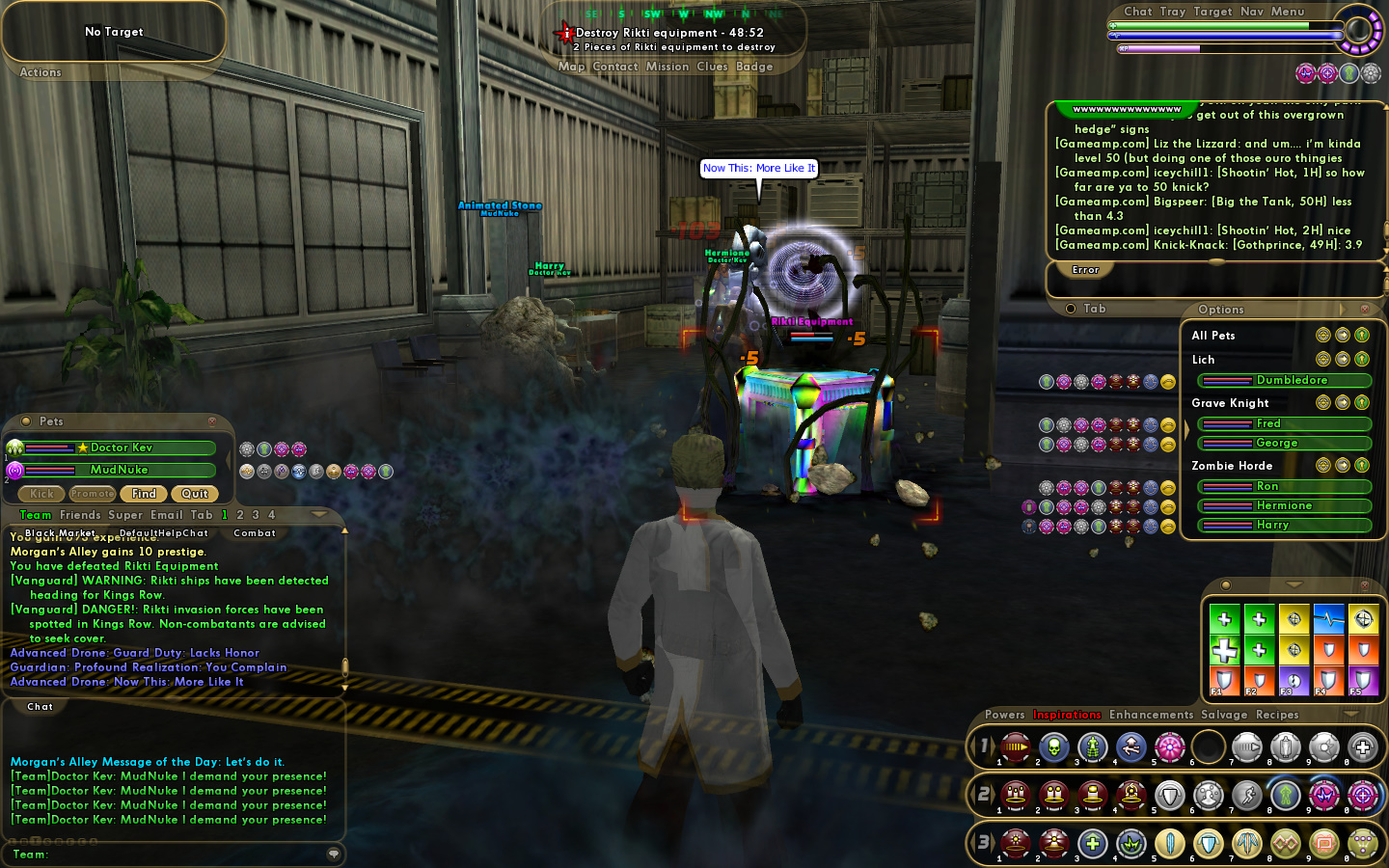Select teammate MudNuke in team list
This screenshot has height=868, width=1389.
pyautogui.click(x=120, y=470)
